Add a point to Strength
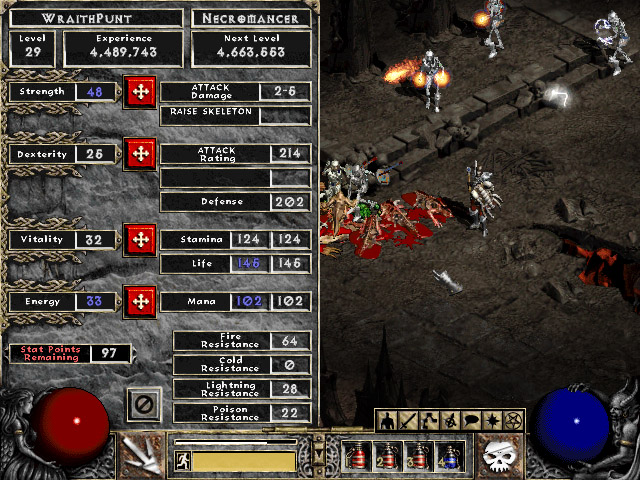 140,93
